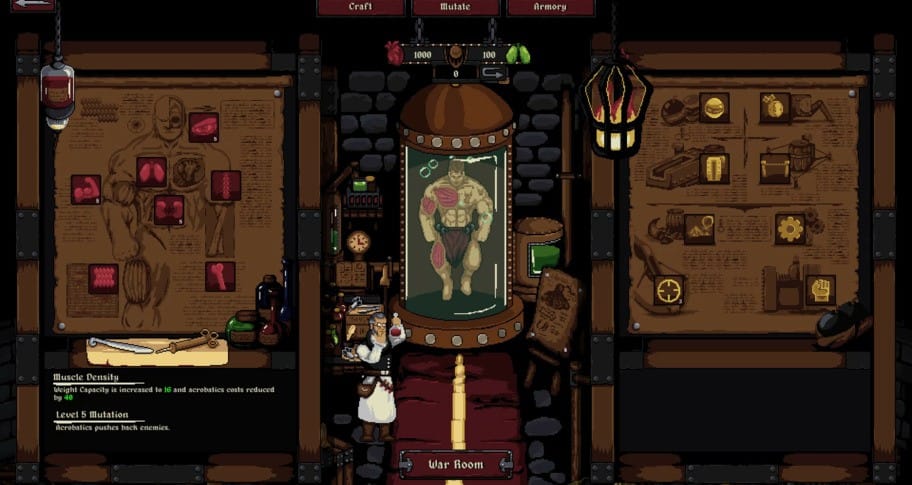Select the eye mutation icon
Screen dimensions: 912x485
coord(203,127)
